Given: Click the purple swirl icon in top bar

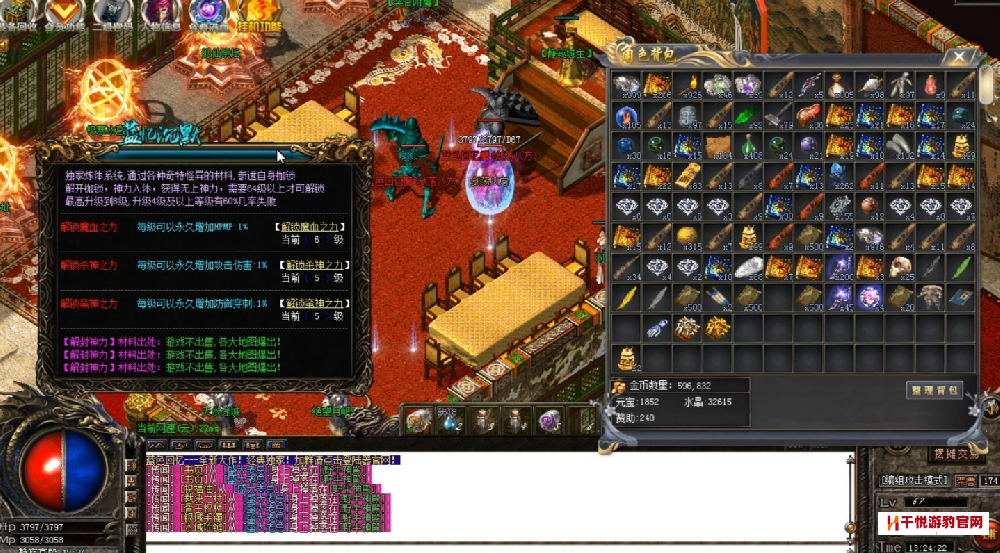Looking at the screenshot, I should pos(209,12).
